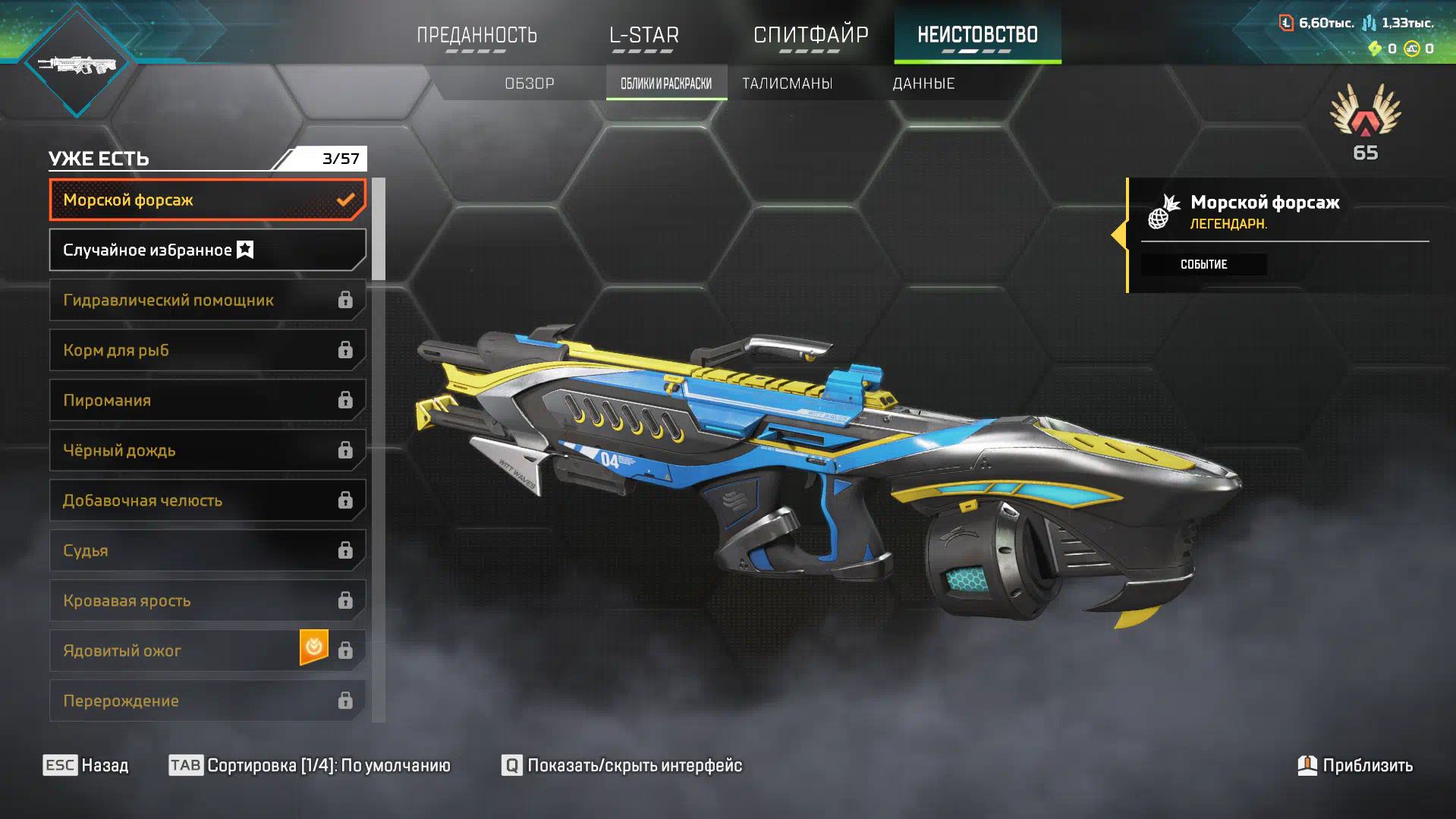The width and height of the screenshot is (1456, 819).
Task: Preview the Пиромания skin
Action: click(207, 400)
